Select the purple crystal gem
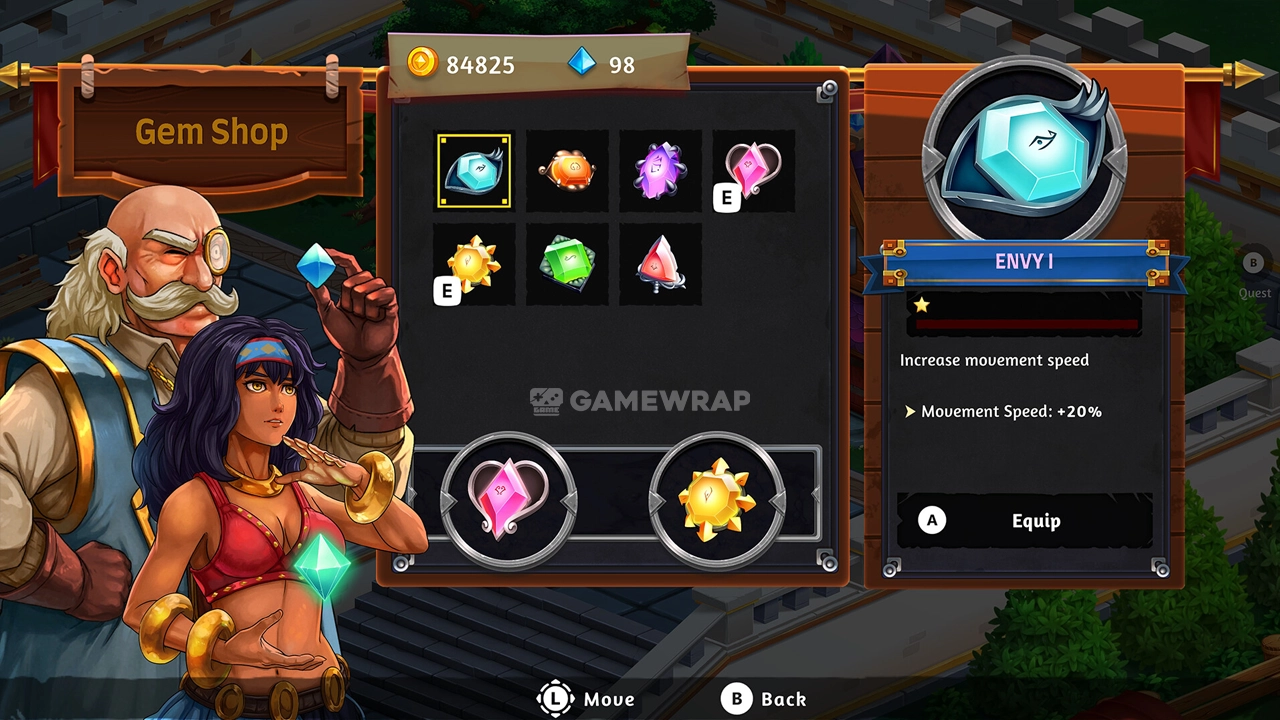 [x=660, y=171]
